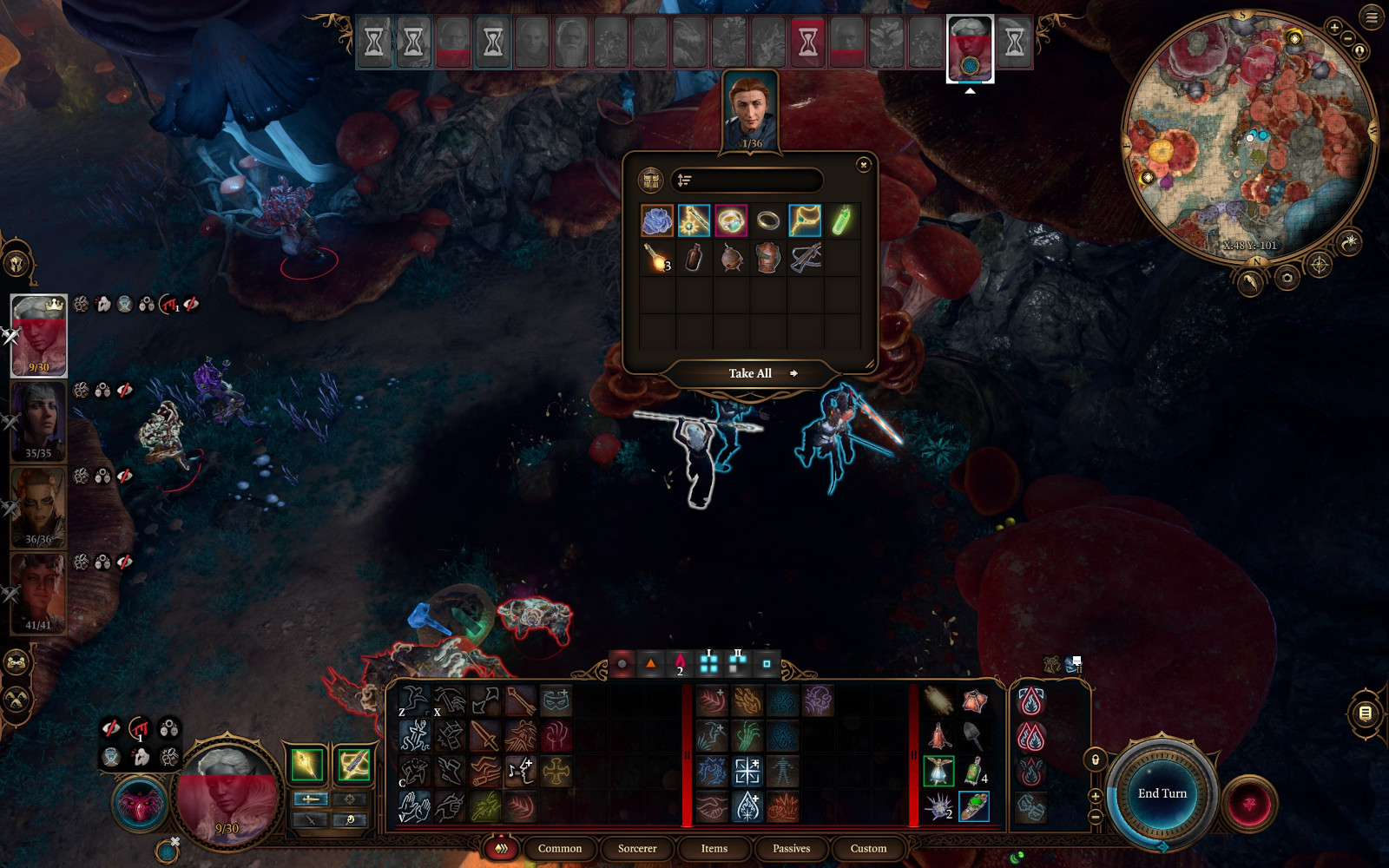This screenshot has height=868, width=1389.
Task: Switch to Passives tab
Action: tap(791, 848)
